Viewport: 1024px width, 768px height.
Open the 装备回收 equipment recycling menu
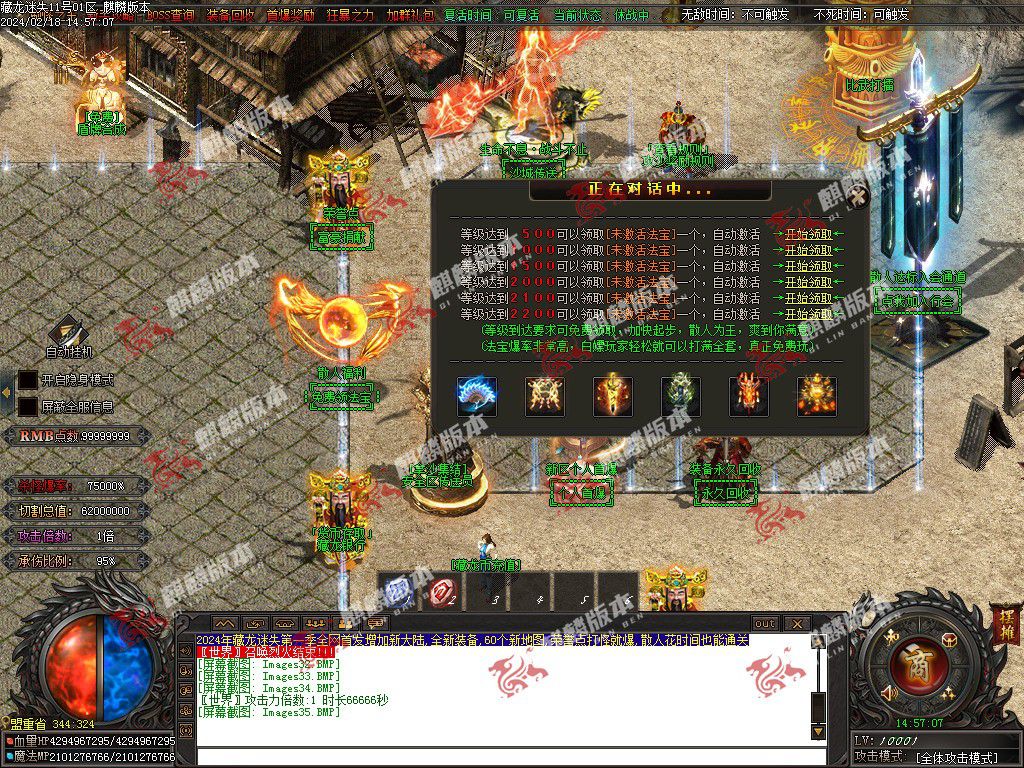point(230,15)
